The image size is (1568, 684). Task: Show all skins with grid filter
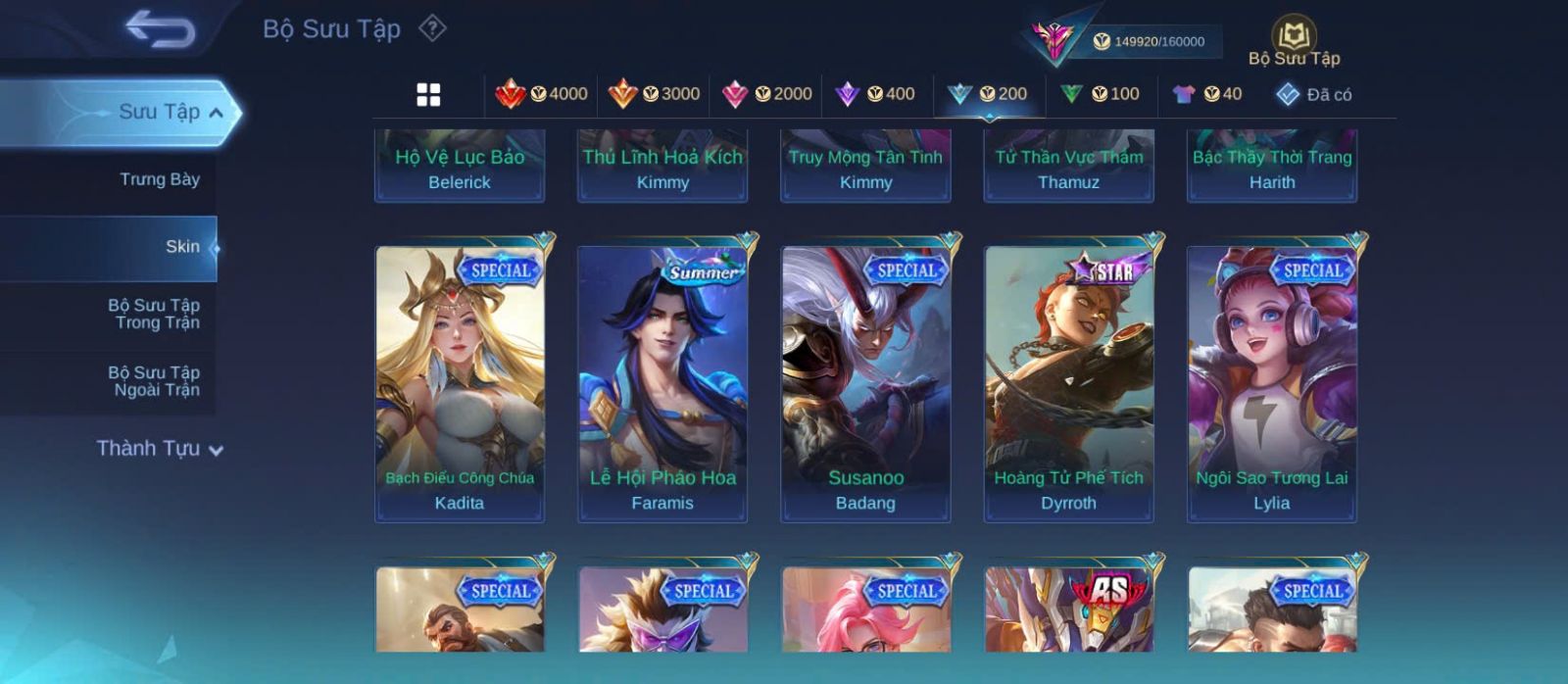point(428,94)
